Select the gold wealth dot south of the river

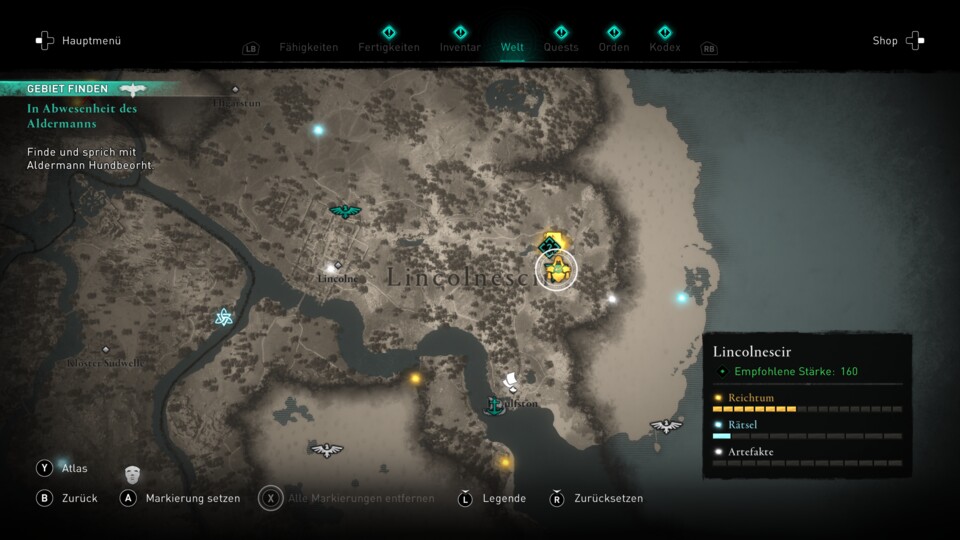(x=415, y=378)
